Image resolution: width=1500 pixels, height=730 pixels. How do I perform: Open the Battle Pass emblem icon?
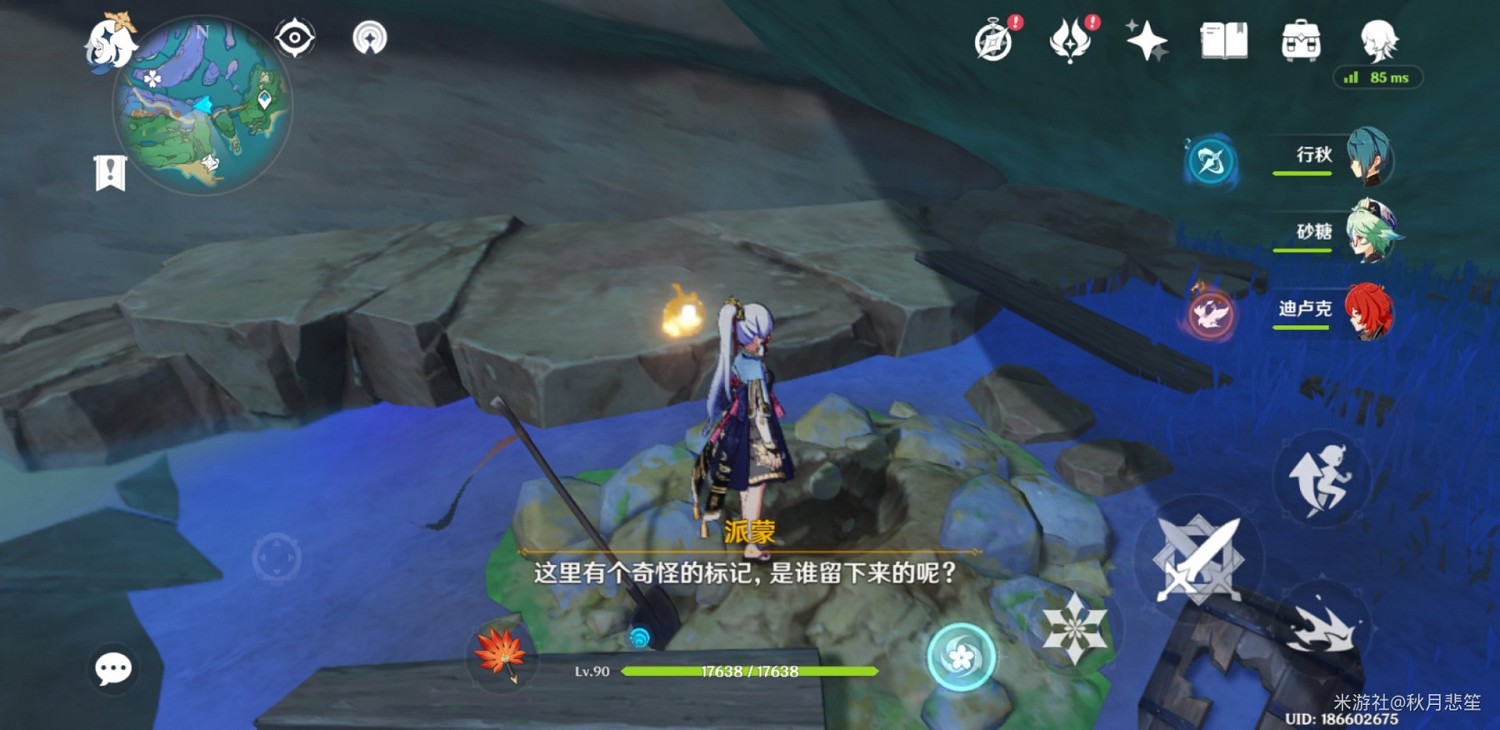pos(1068,42)
